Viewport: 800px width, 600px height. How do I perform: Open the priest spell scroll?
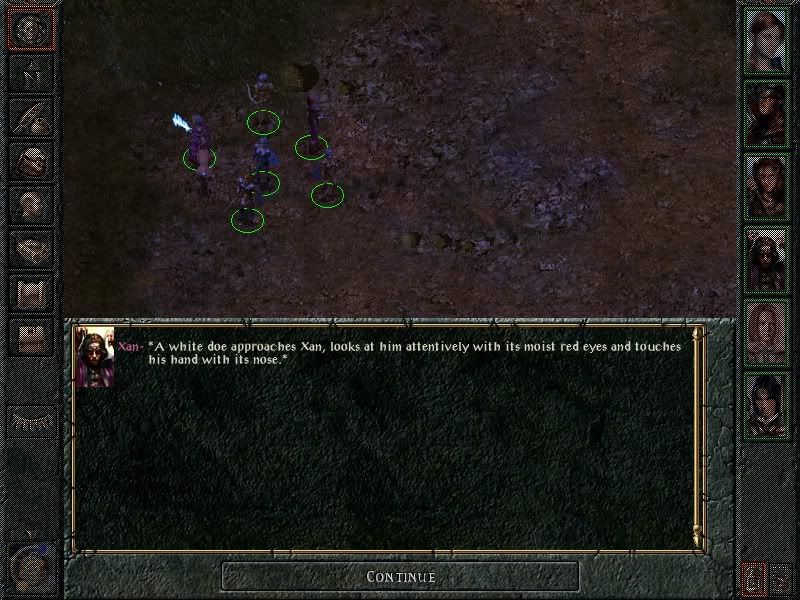pyautogui.click(x=30, y=293)
